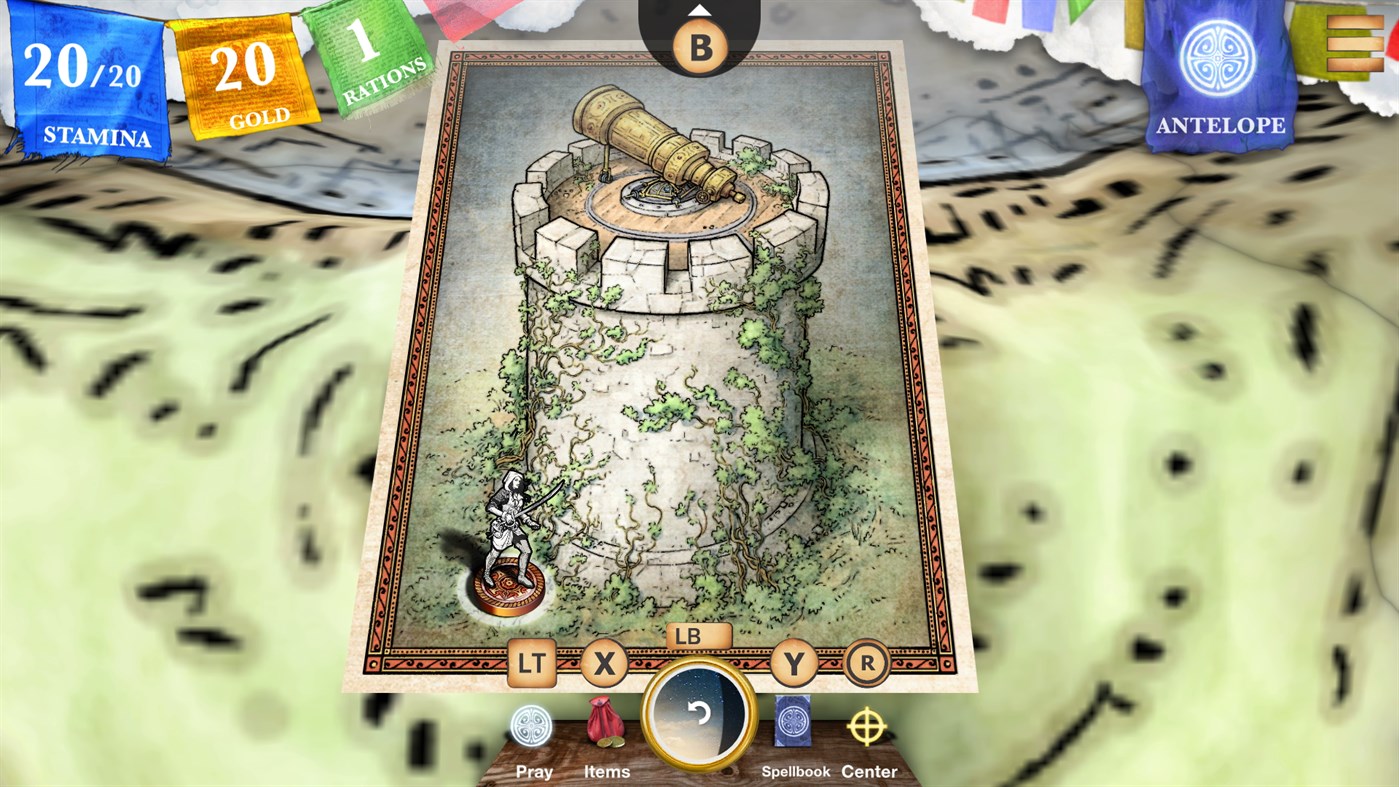The image size is (1399, 787).
Task: Click the undo moon dial
Action: [698, 715]
